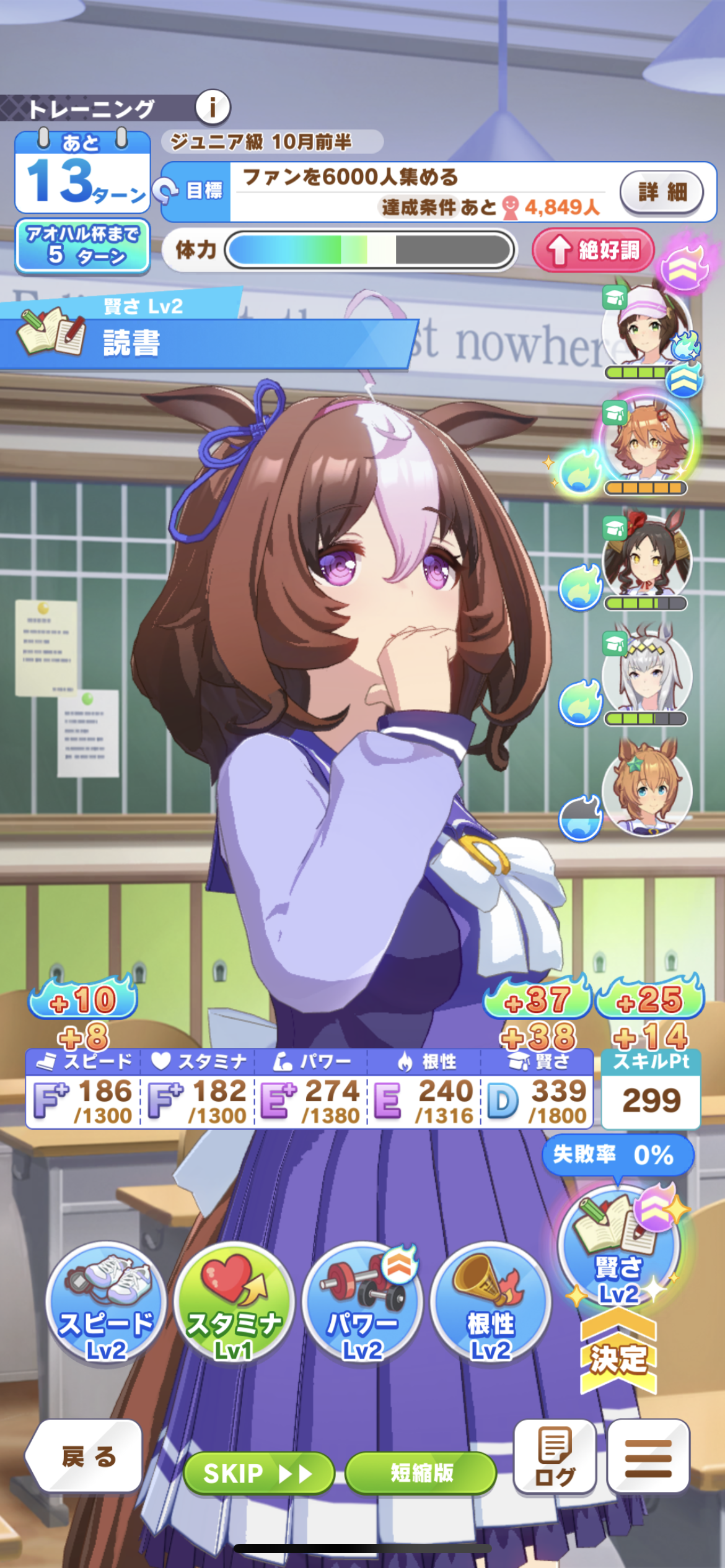Tap the green SKIP button
725x1568 pixels.
point(259,1473)
